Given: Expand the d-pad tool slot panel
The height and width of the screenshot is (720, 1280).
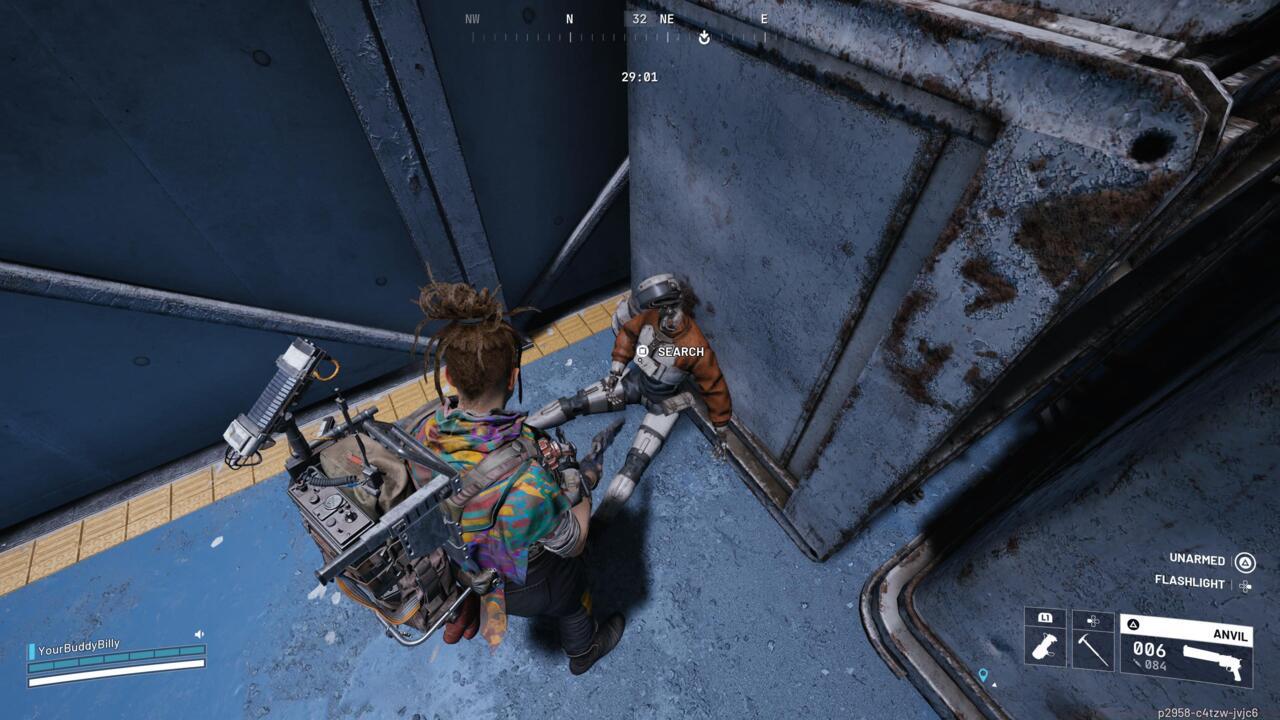Looking at the screenshot, I should (x=1091, y=620).
